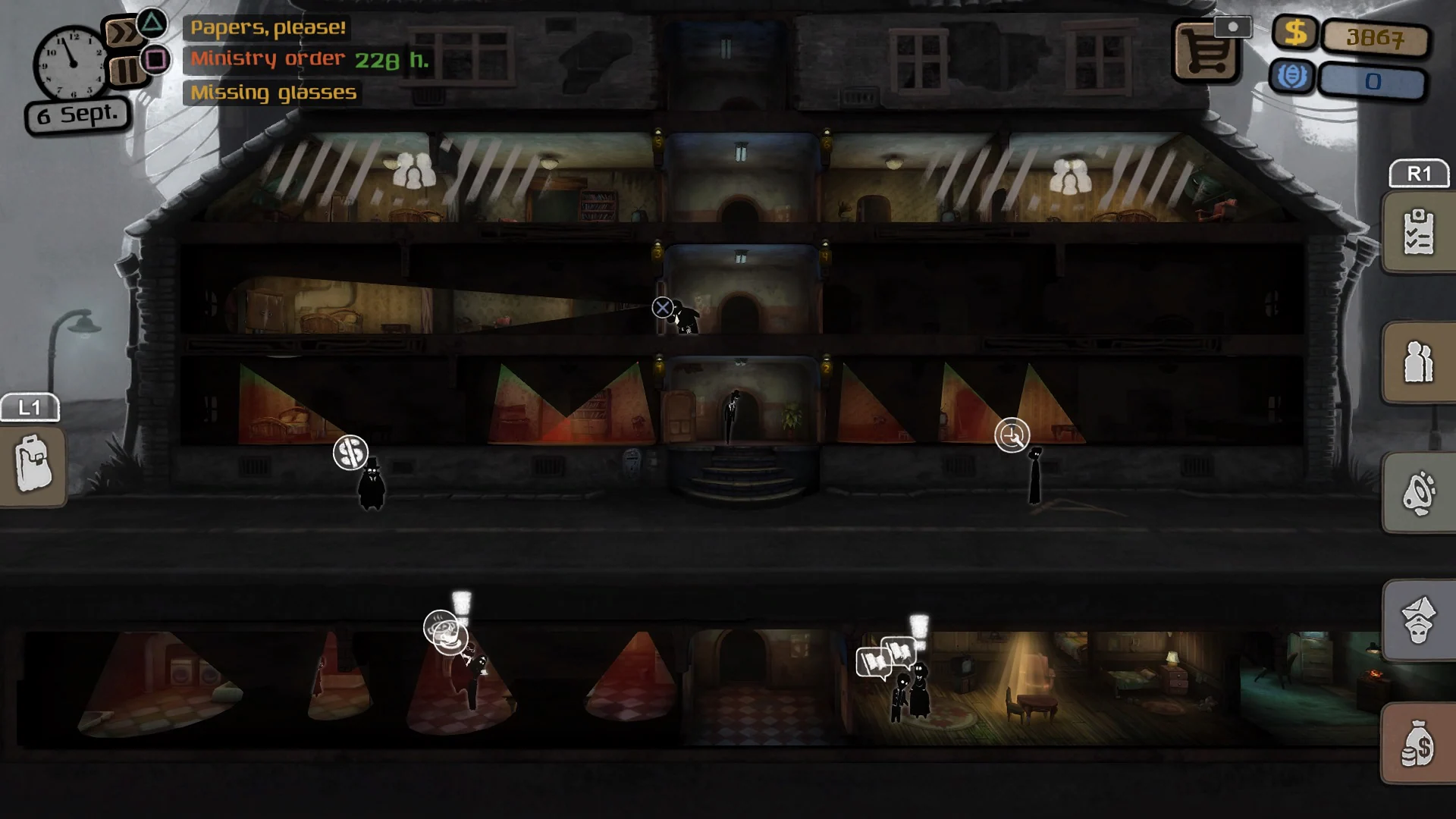Expand the Papers, please! quest entry
Viewport: 1456px width, 819px height.
[x=265, y=30]
